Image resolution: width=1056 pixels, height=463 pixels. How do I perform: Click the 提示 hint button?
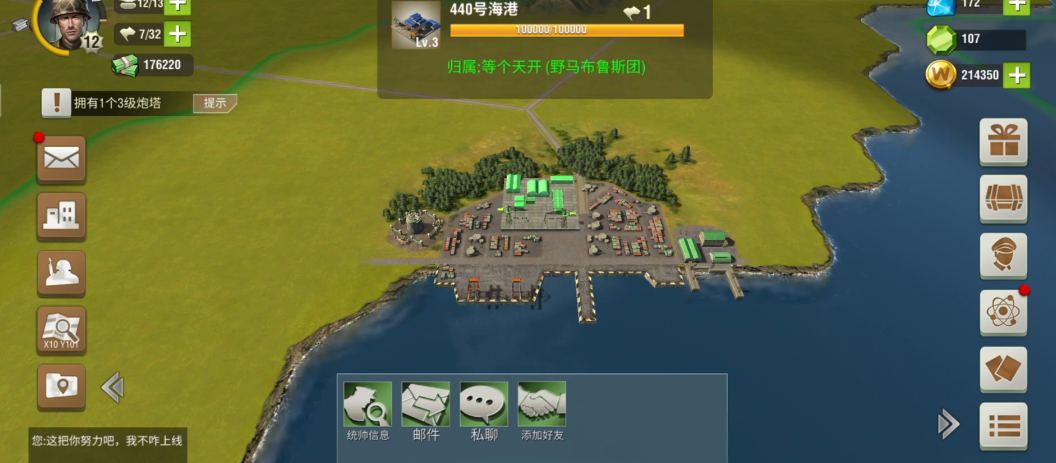[214, 103]
